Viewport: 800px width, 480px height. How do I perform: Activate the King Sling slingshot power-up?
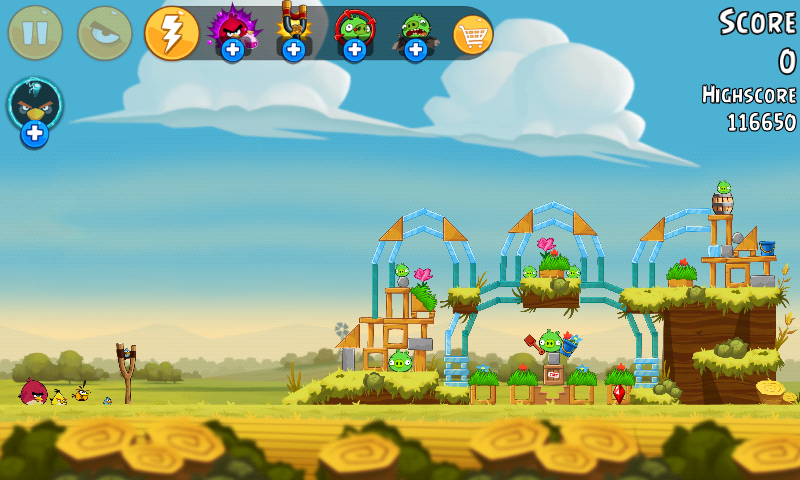(293, 31)
